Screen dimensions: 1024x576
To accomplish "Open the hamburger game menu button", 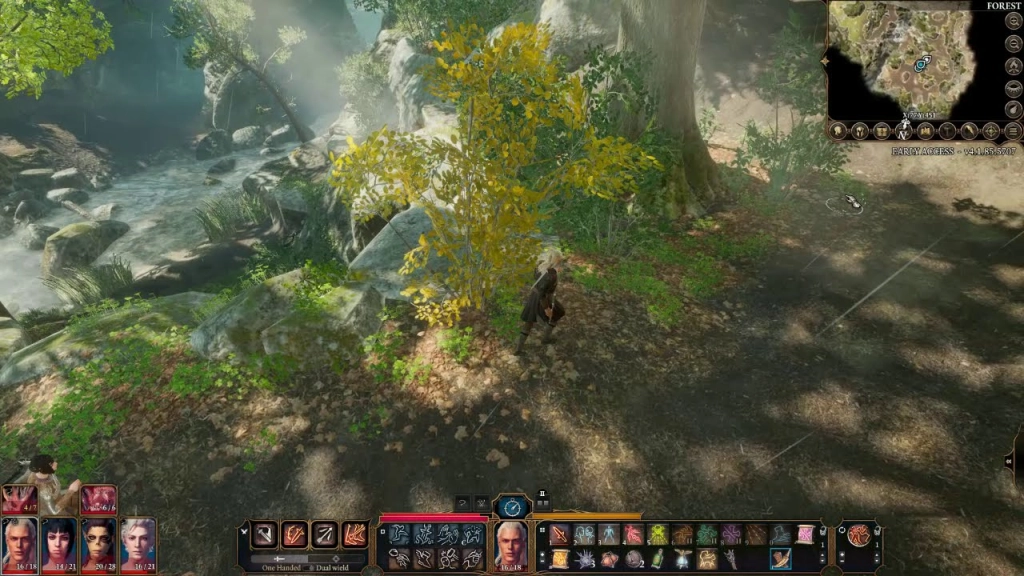I will click(x=1013, y=131).
